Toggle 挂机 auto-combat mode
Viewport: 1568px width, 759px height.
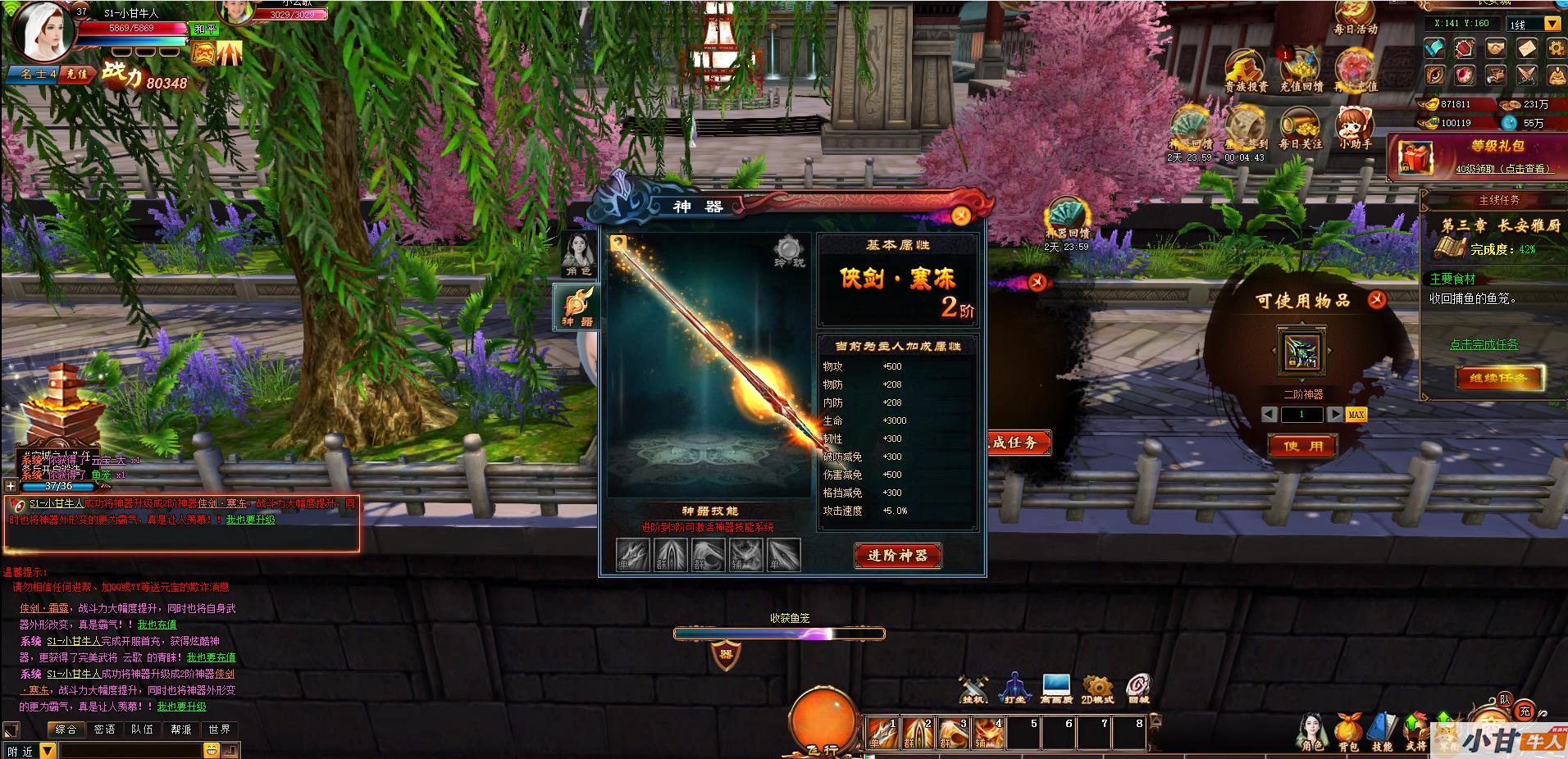pos(975,689)
